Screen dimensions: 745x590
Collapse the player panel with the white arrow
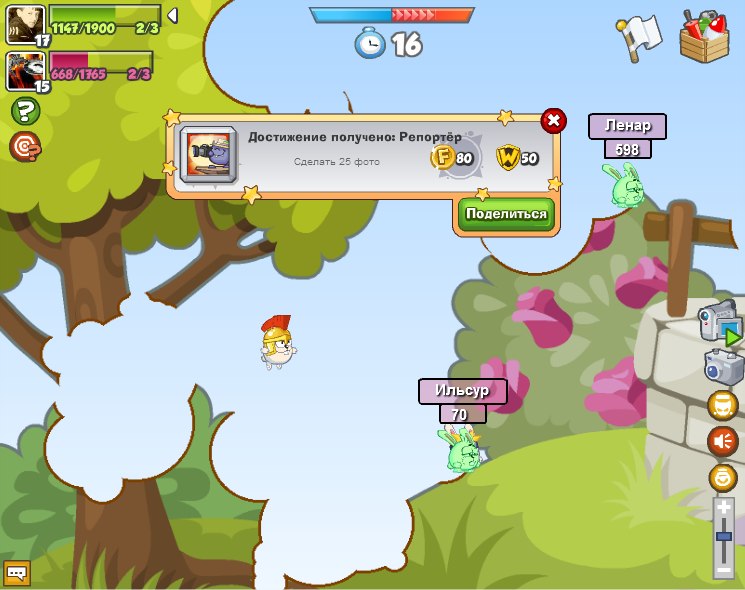point(173,16)
